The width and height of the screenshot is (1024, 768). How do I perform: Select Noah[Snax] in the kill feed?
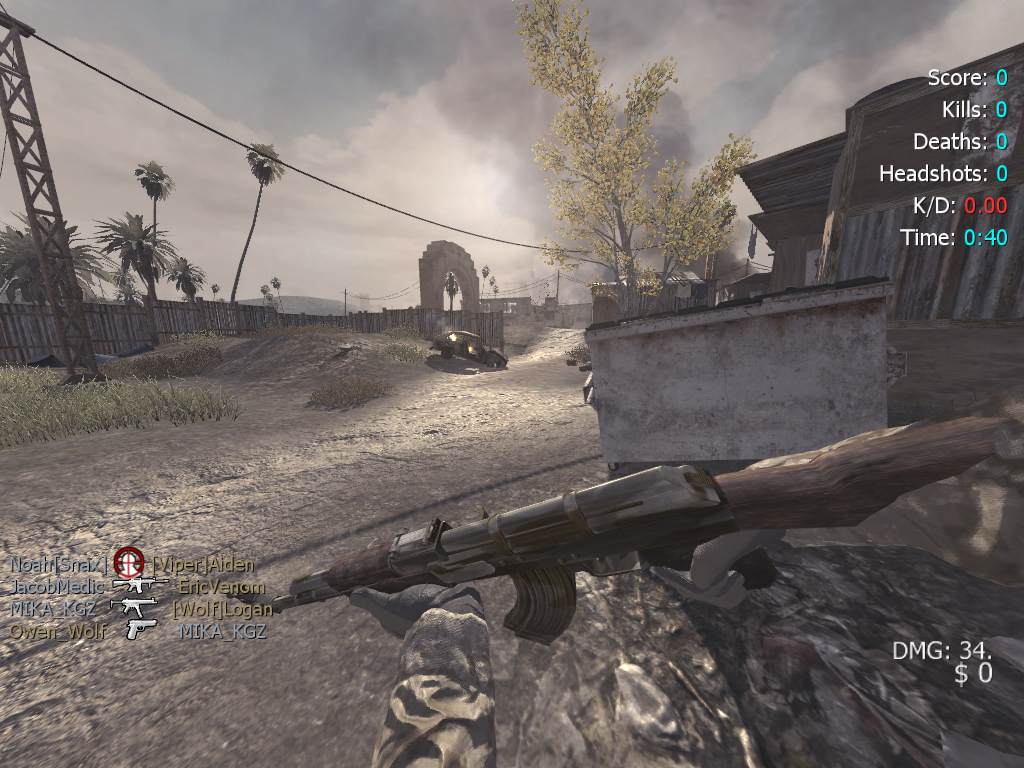pos(58,564)
